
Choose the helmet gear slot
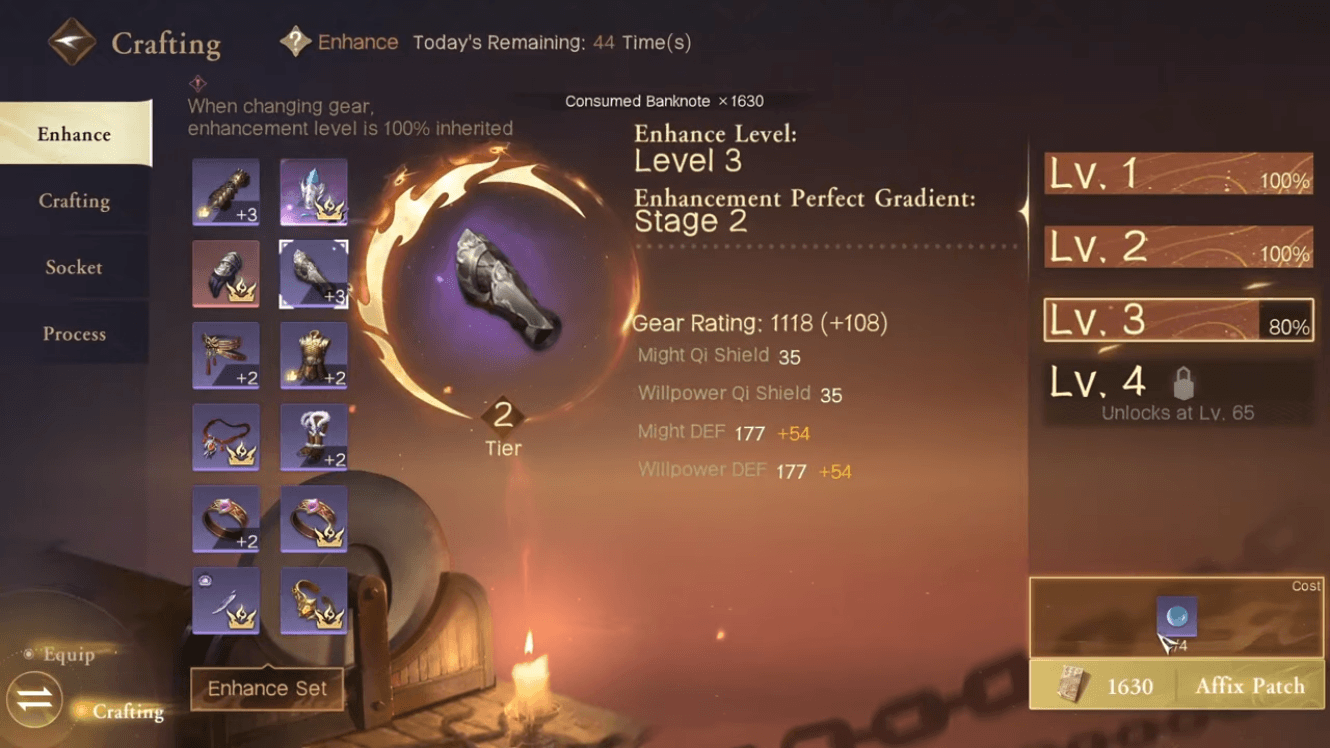pos(314,191)
